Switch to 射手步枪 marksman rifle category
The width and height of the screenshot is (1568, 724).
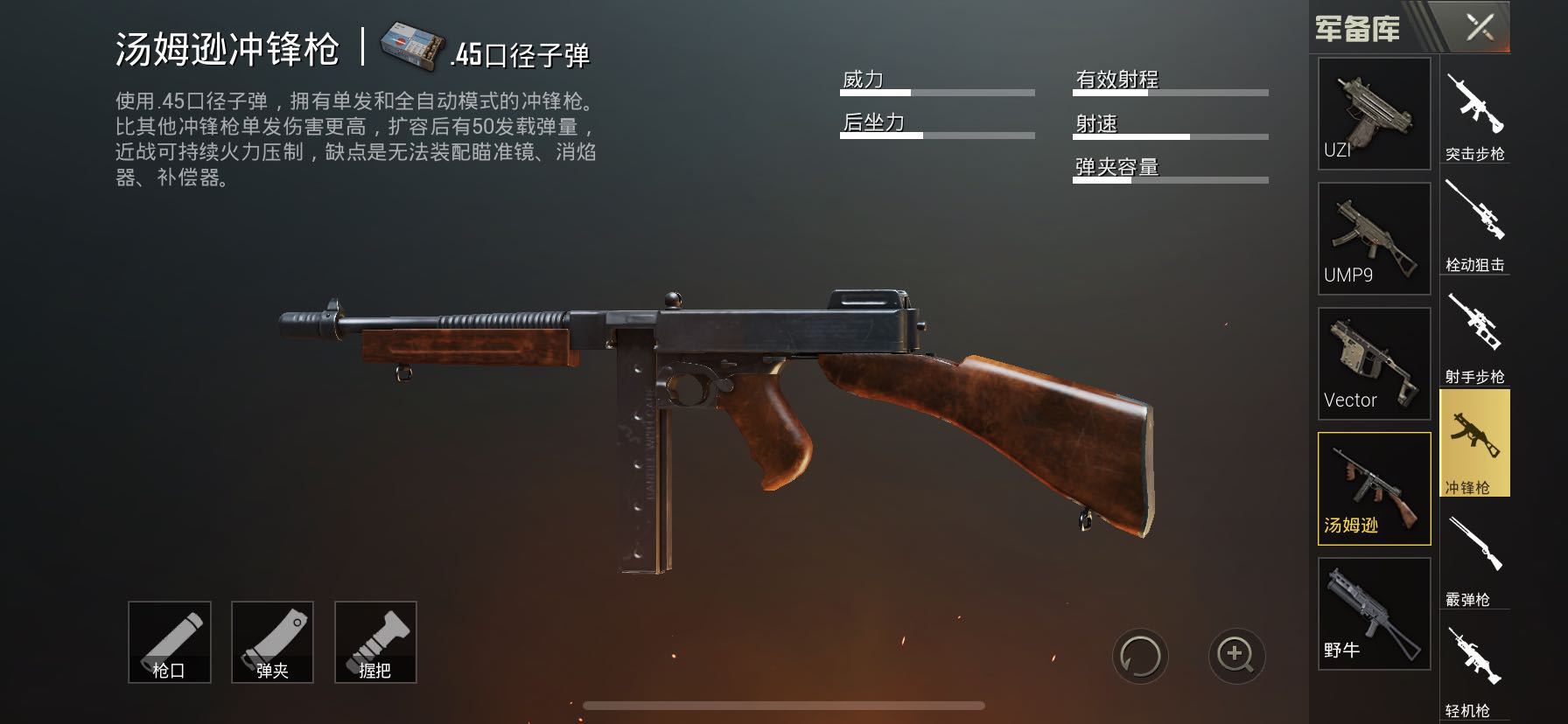click(1474, 336)
